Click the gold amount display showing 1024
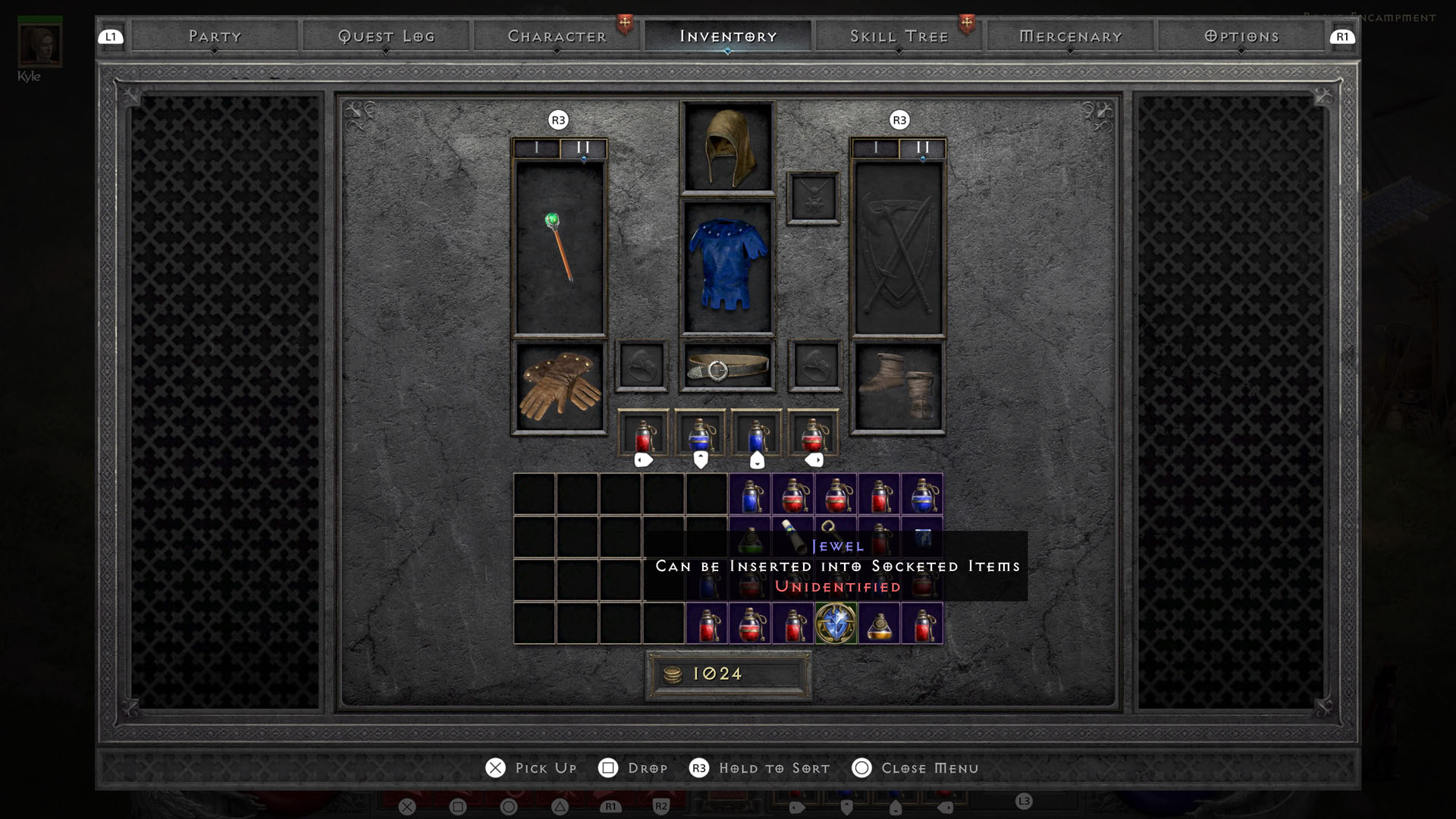Screen dimensions: 1456x819 727,673
